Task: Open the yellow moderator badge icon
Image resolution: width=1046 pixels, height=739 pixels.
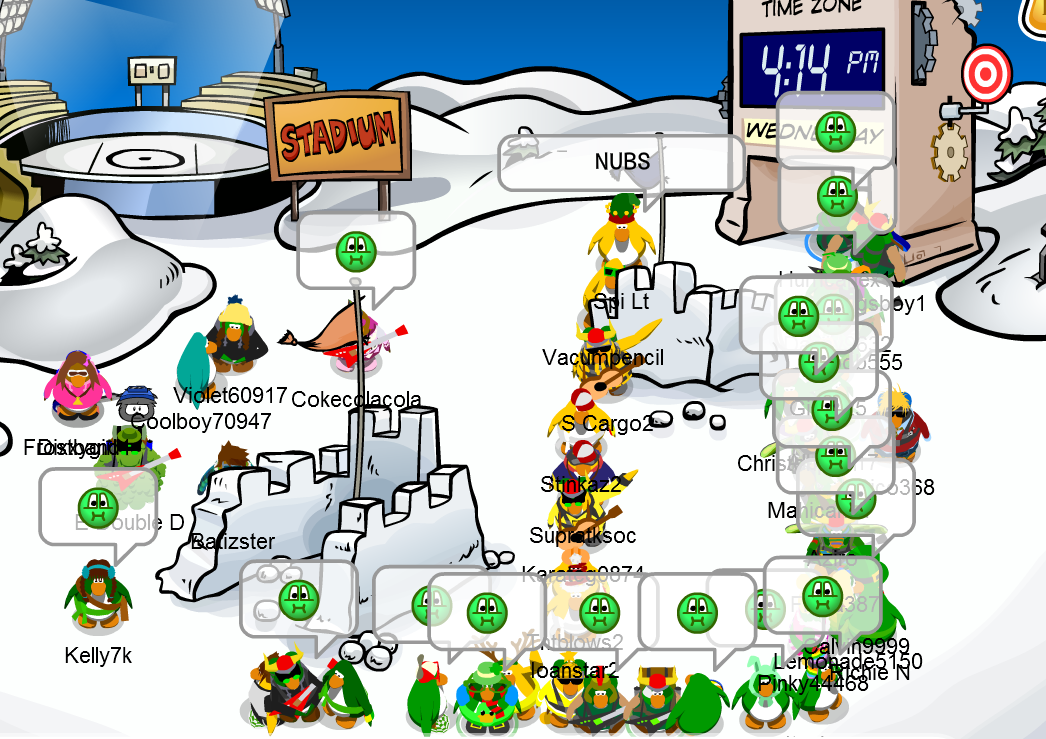Action: 1035,12
